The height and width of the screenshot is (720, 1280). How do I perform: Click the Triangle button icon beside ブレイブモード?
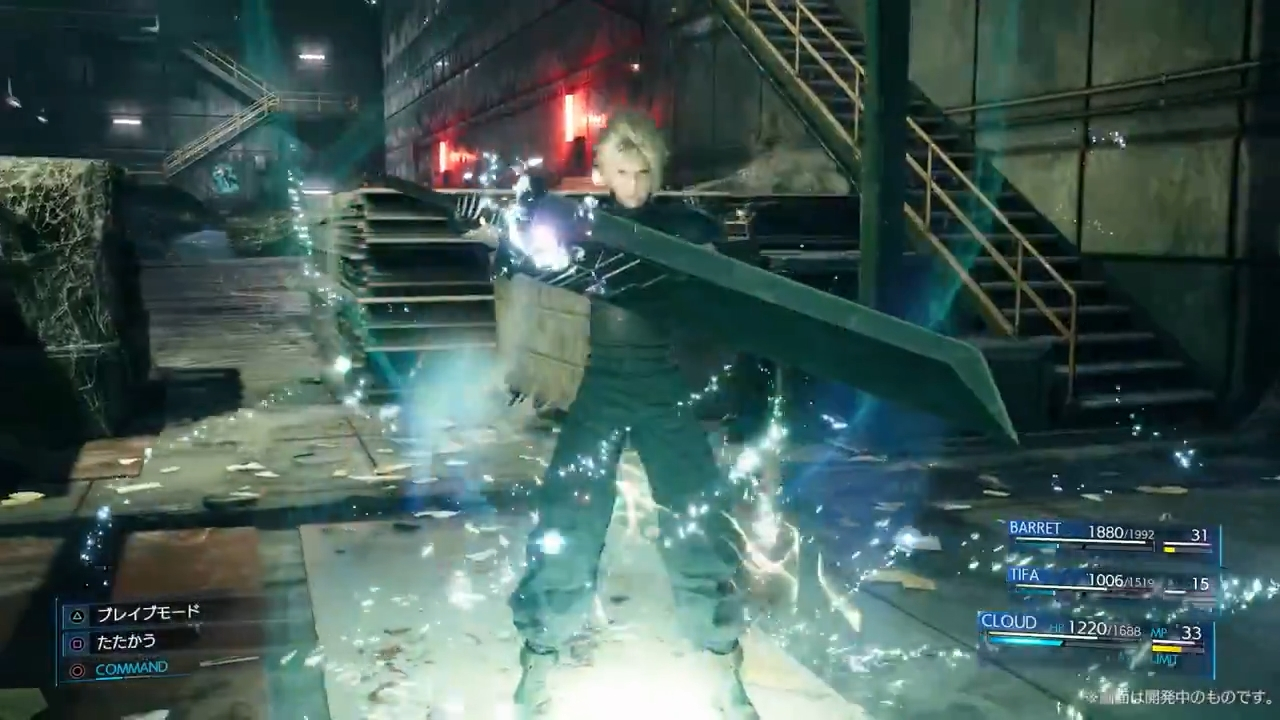coord(77,615)
